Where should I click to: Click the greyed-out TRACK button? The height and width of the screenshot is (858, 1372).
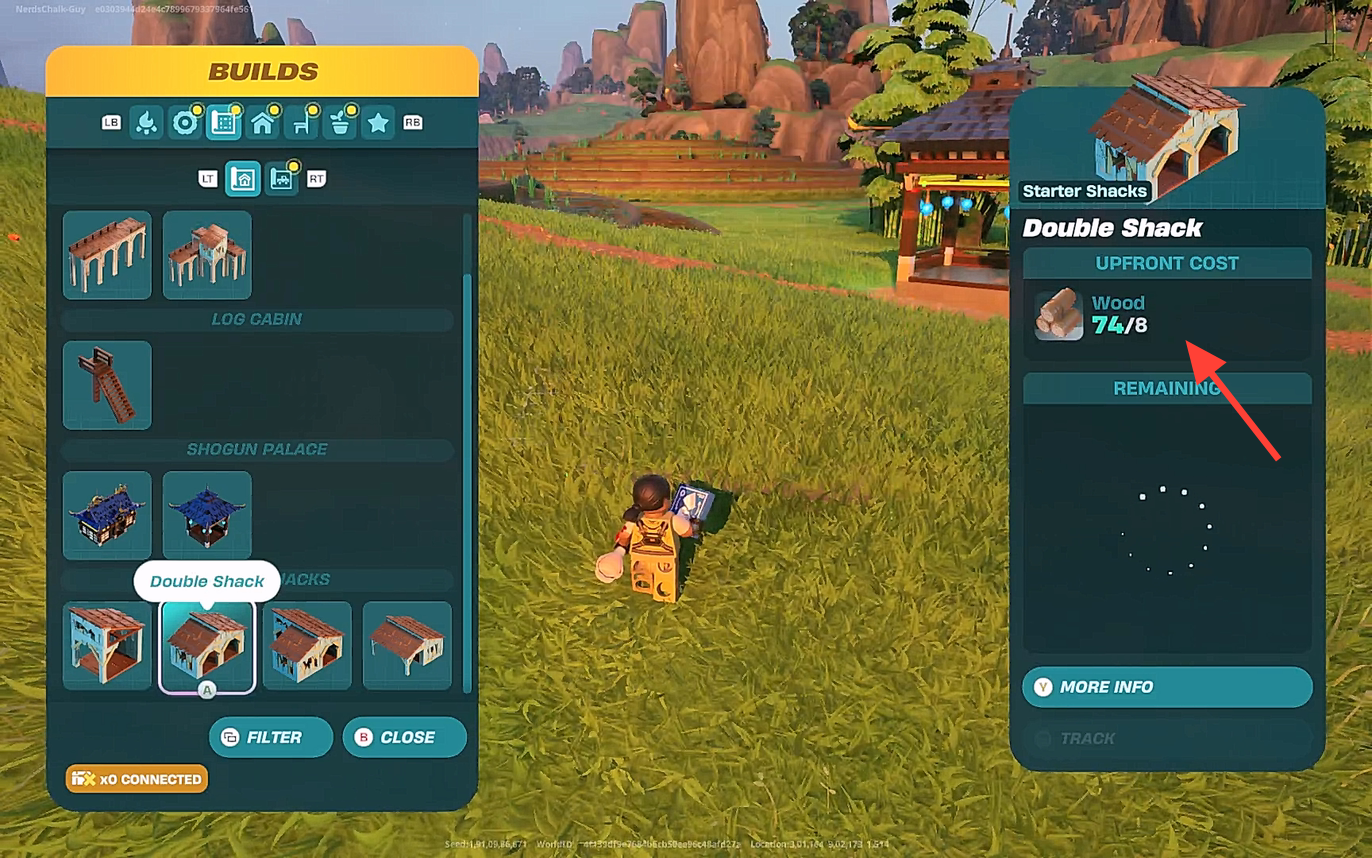pyautogui.click(x=1167, y=738)
